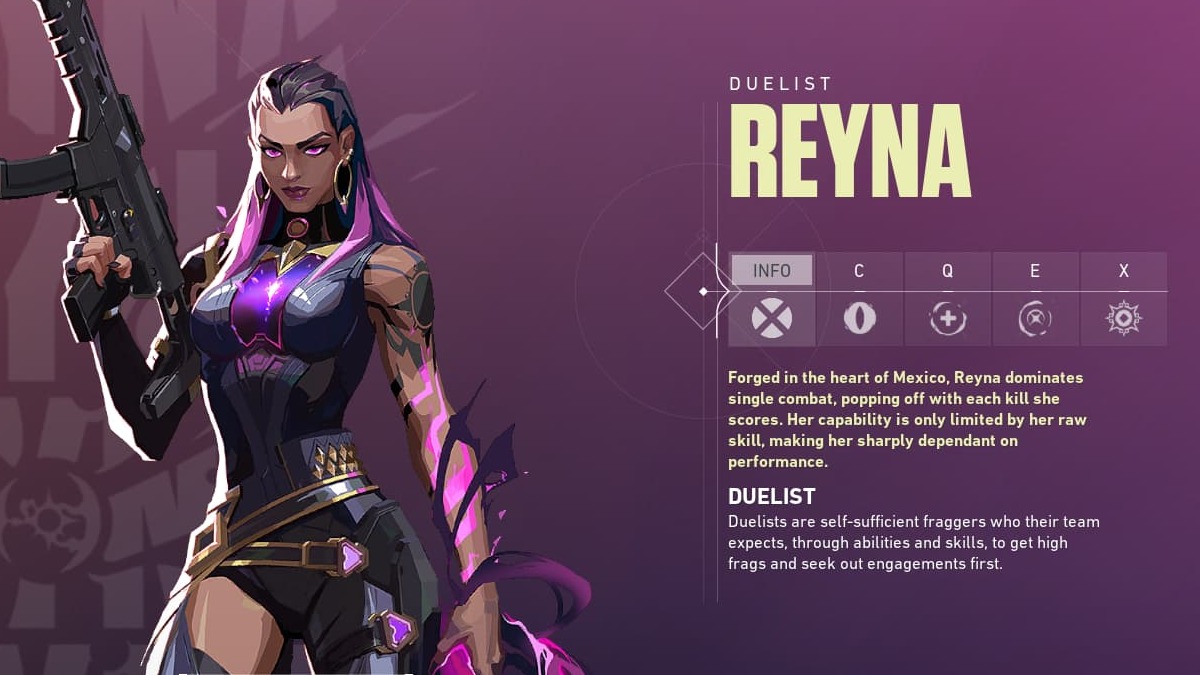This screenshot has width=1200, height=675.
Task: Click the duelist crossed-swords role icon
Action: pos(771,319)
